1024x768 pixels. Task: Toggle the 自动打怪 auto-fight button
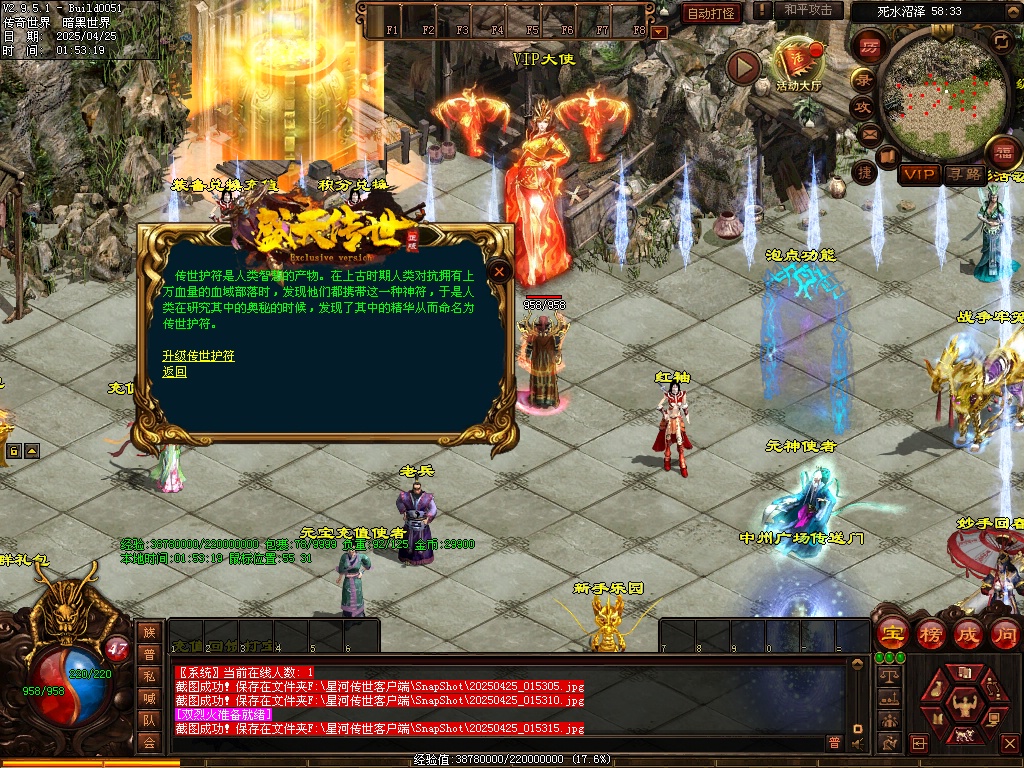pos(712,13)
